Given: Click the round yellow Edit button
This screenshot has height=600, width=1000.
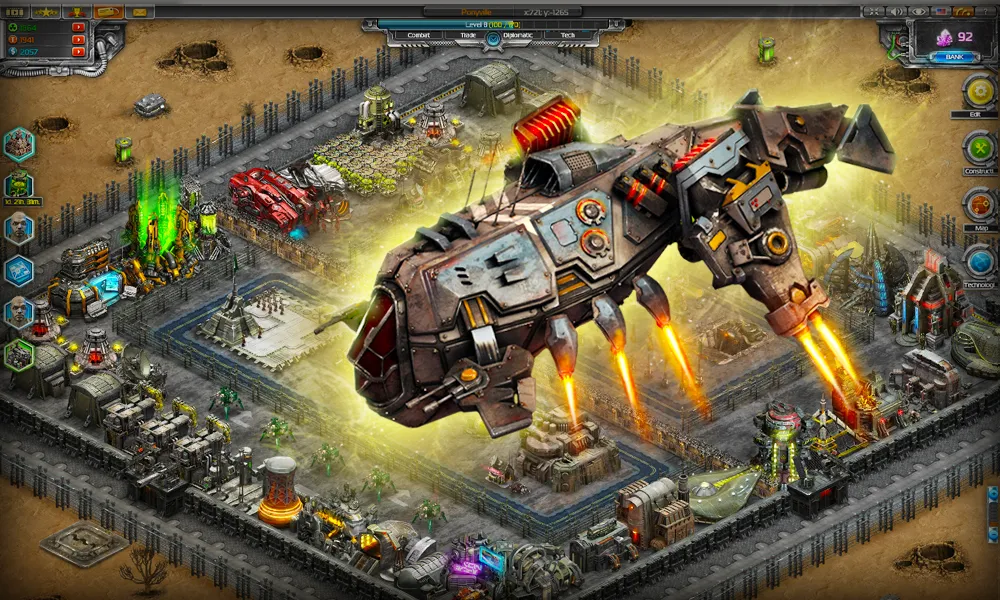Looking at the screenshot, I should point(979,92).
